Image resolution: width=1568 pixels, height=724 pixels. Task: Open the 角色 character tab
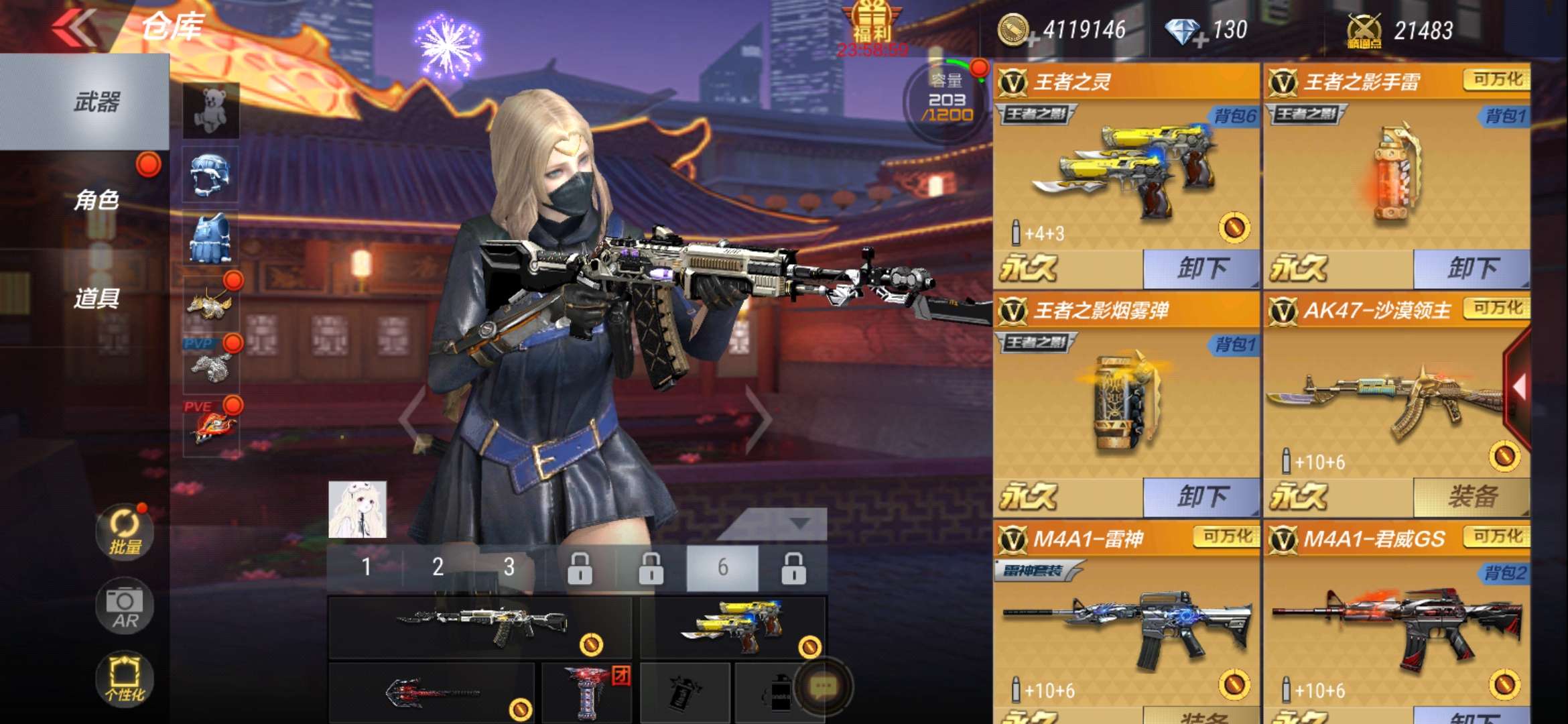(96, 200)
